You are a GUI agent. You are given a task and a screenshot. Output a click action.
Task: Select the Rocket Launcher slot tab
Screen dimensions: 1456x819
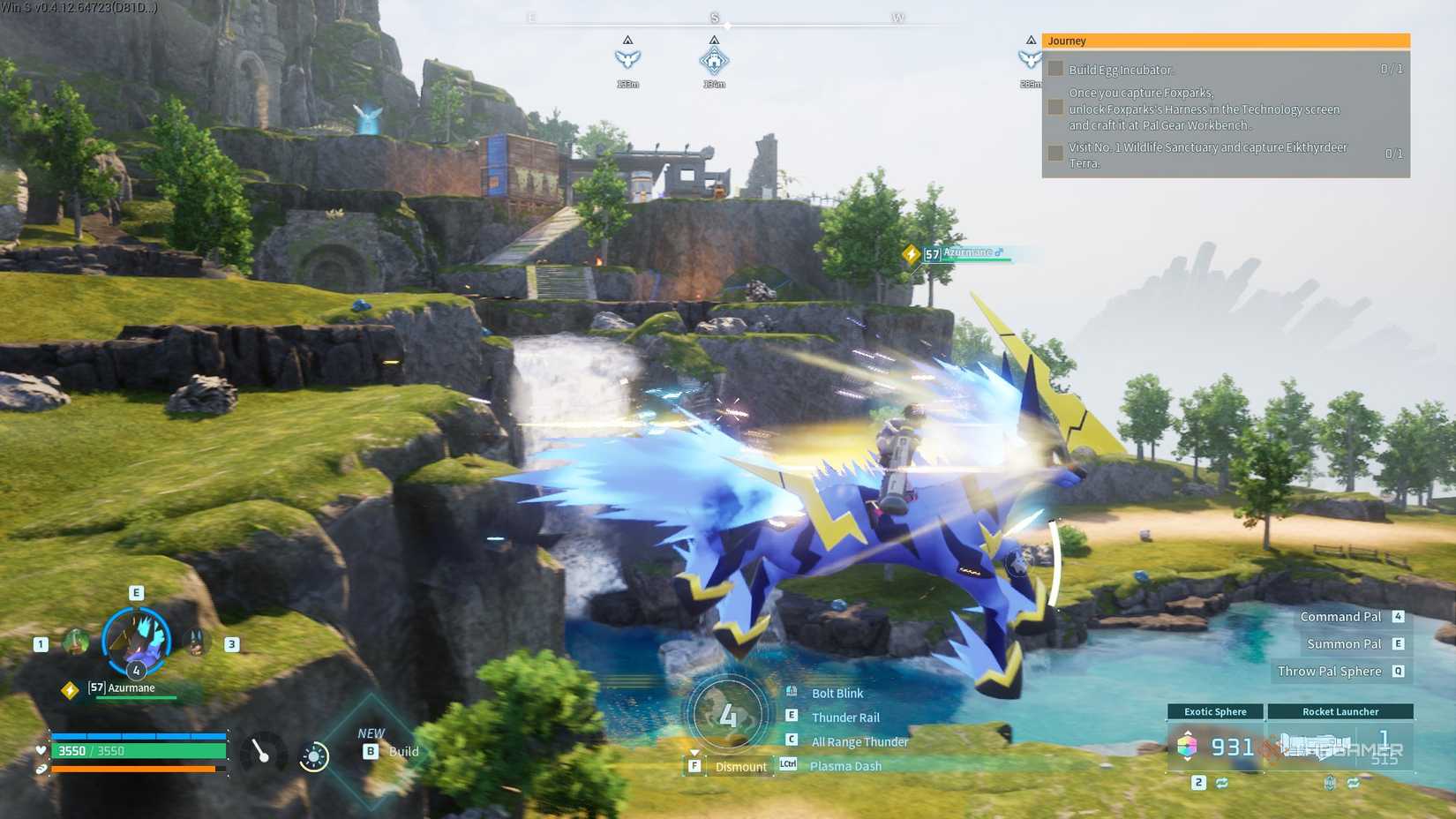point(1339,711)
